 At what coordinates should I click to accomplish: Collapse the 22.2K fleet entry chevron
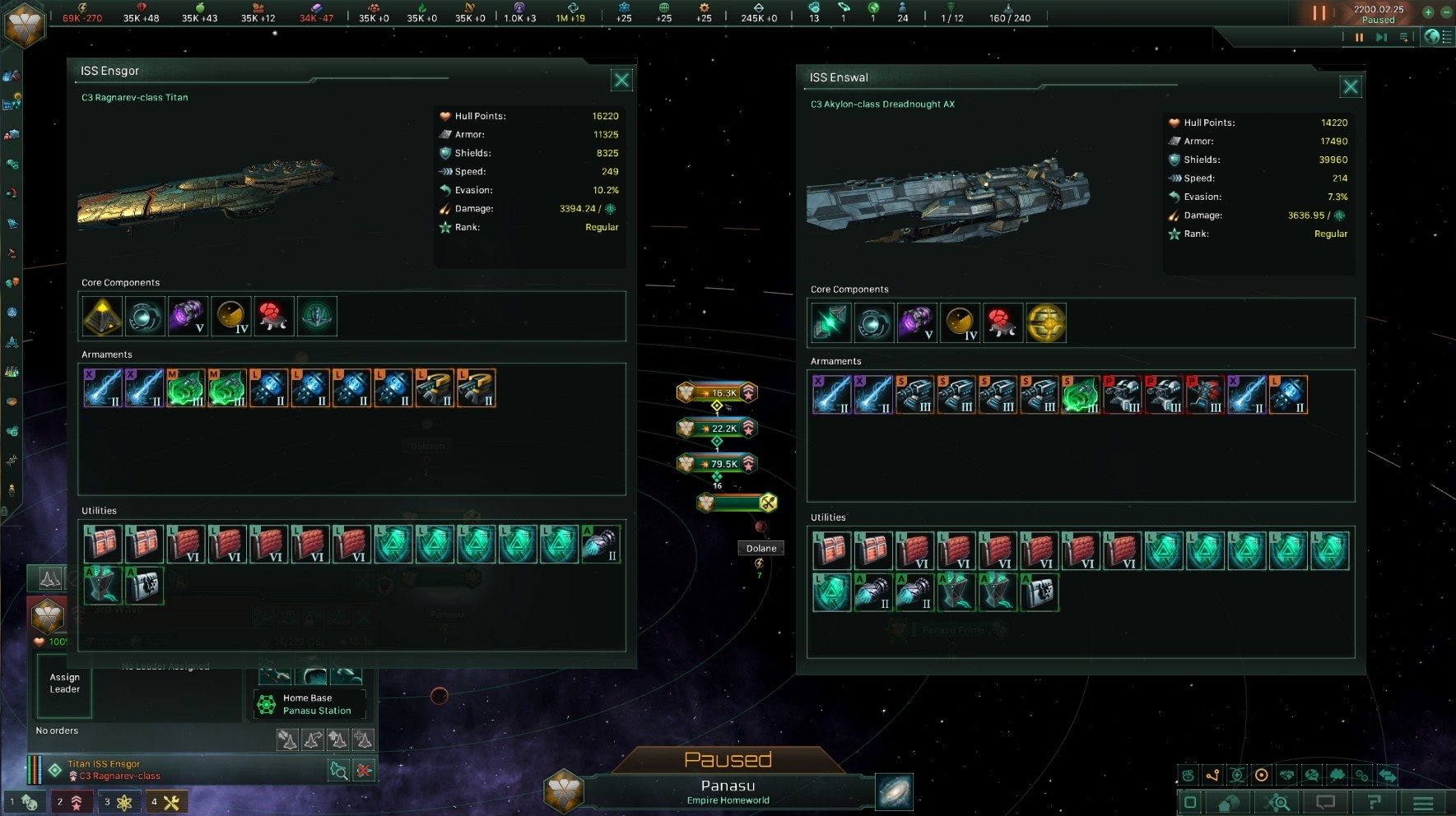pos(747,428)
